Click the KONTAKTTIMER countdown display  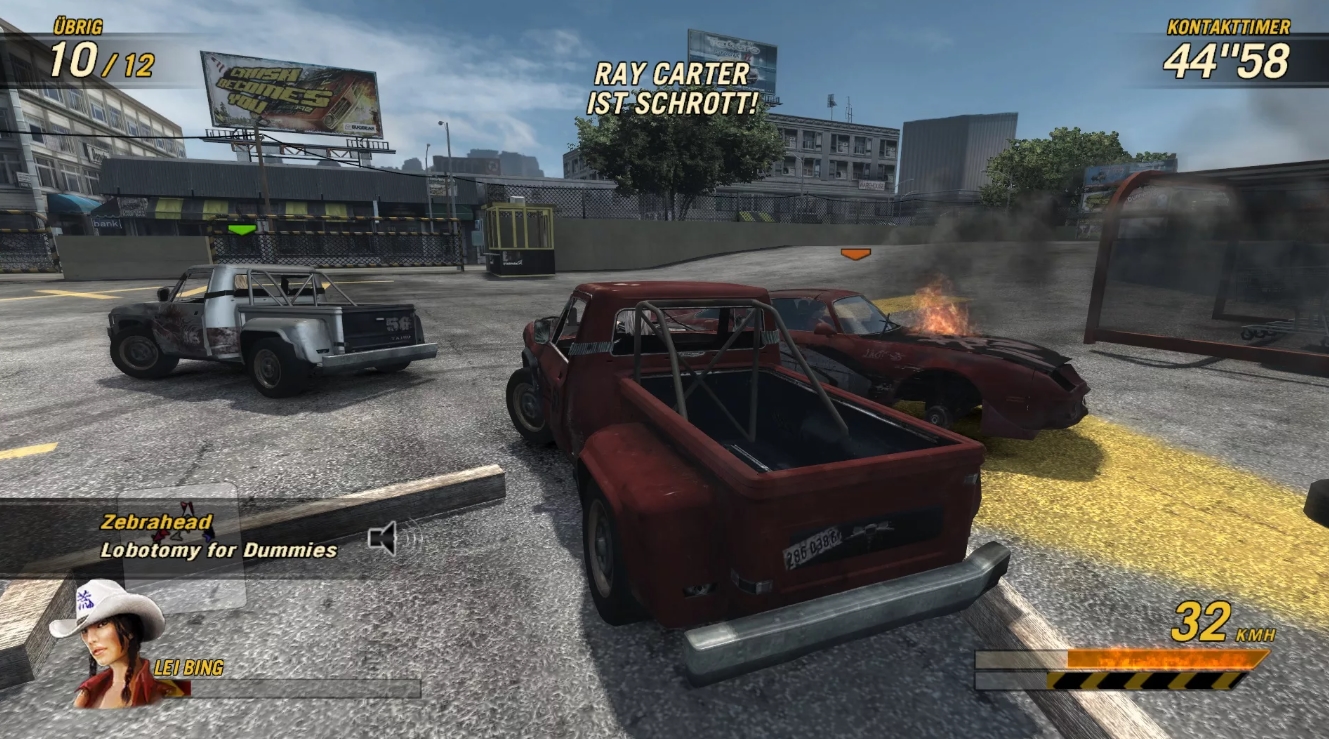[x=1225, y=60]
